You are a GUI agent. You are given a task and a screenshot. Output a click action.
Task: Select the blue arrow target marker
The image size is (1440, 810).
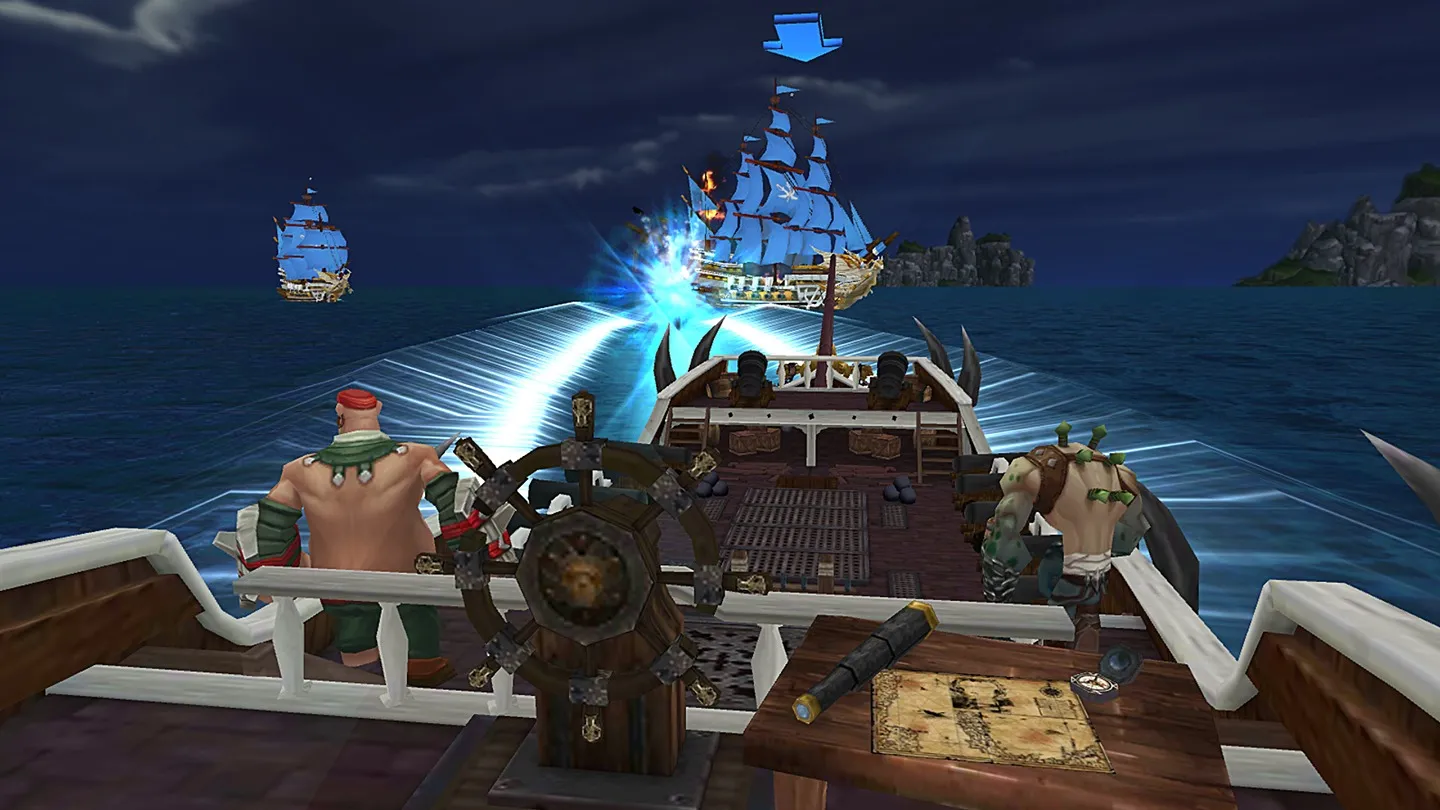[802, 37]
